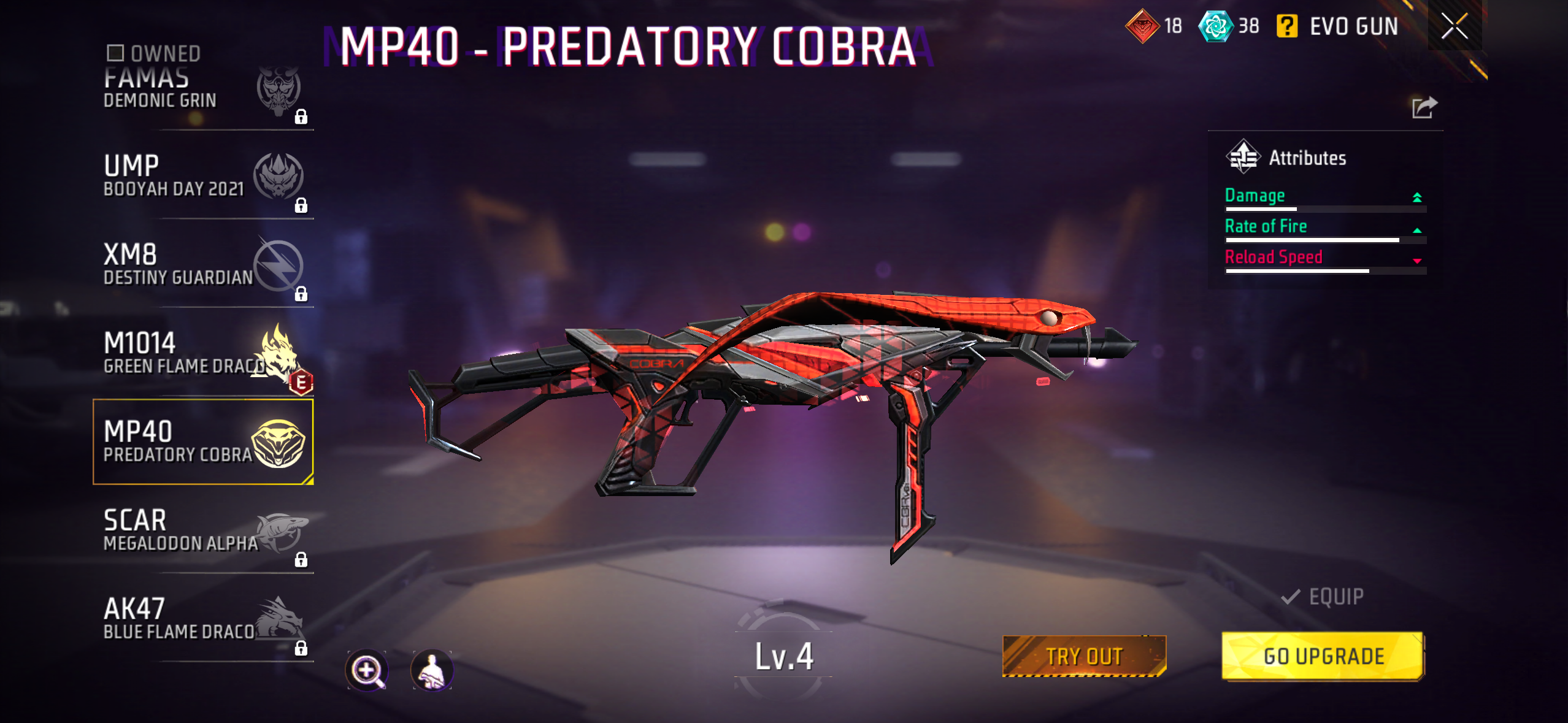Try out the weapon skin

[x=1084, y=656]
